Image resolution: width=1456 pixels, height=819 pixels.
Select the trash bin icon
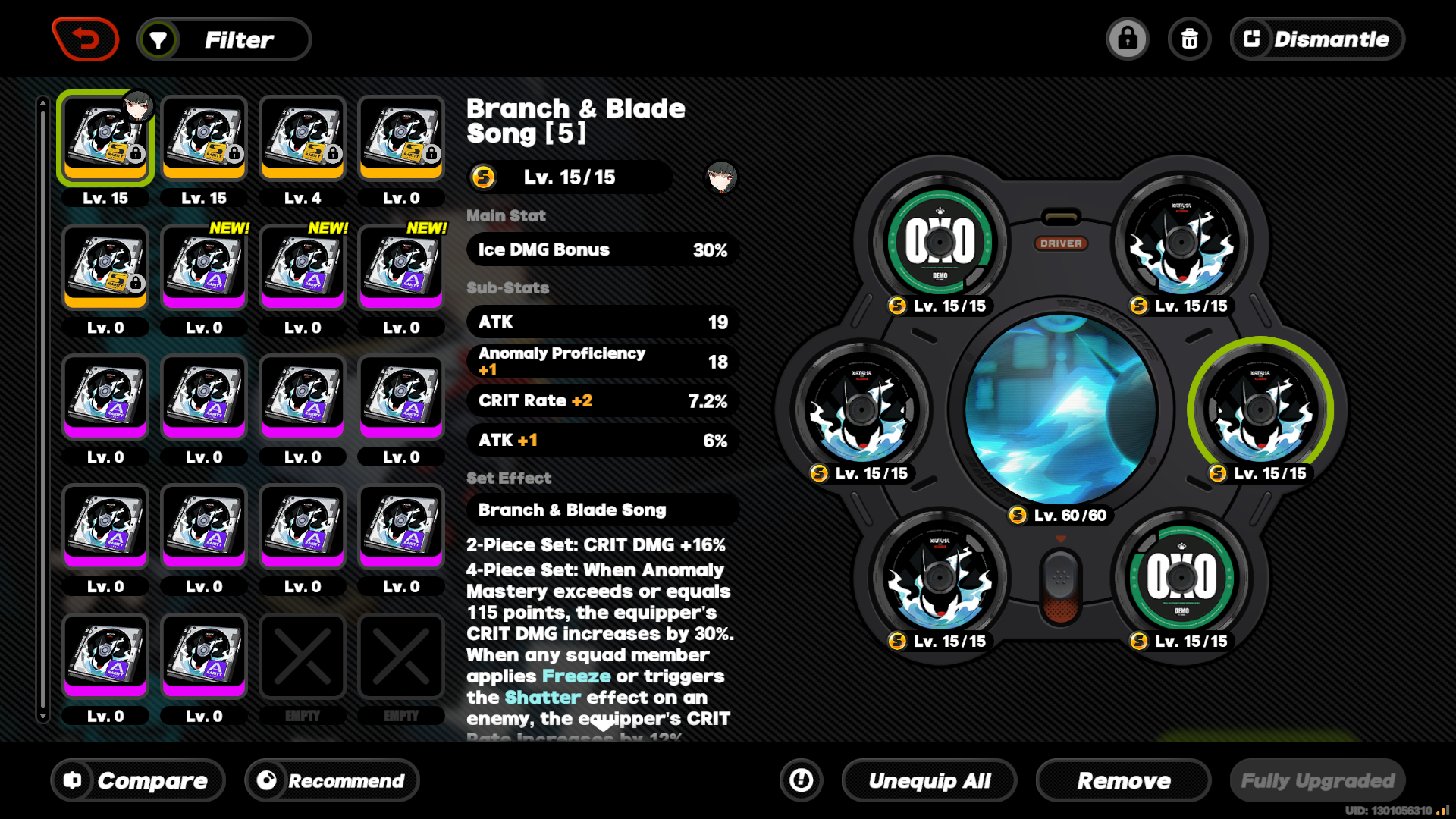1189,39
